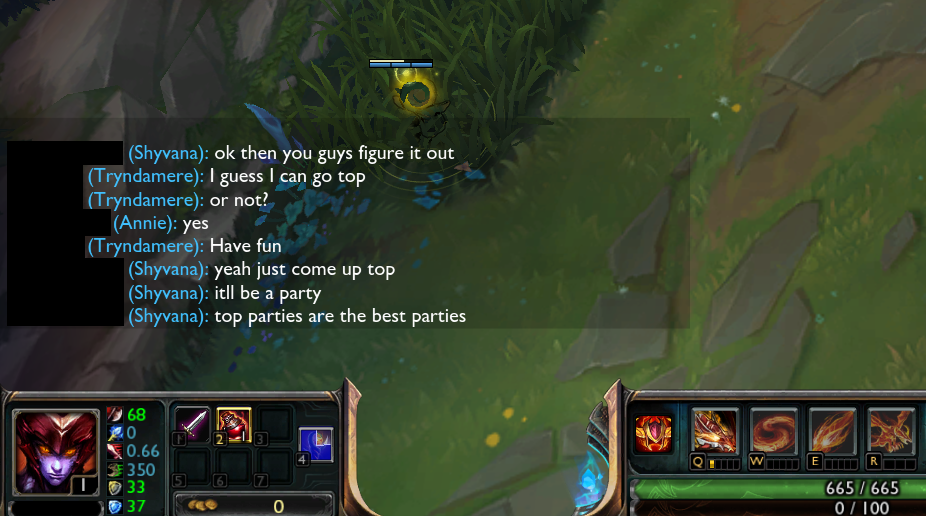Select the long sword item slot
Screen dimensions: 926x516
[192, 425]
